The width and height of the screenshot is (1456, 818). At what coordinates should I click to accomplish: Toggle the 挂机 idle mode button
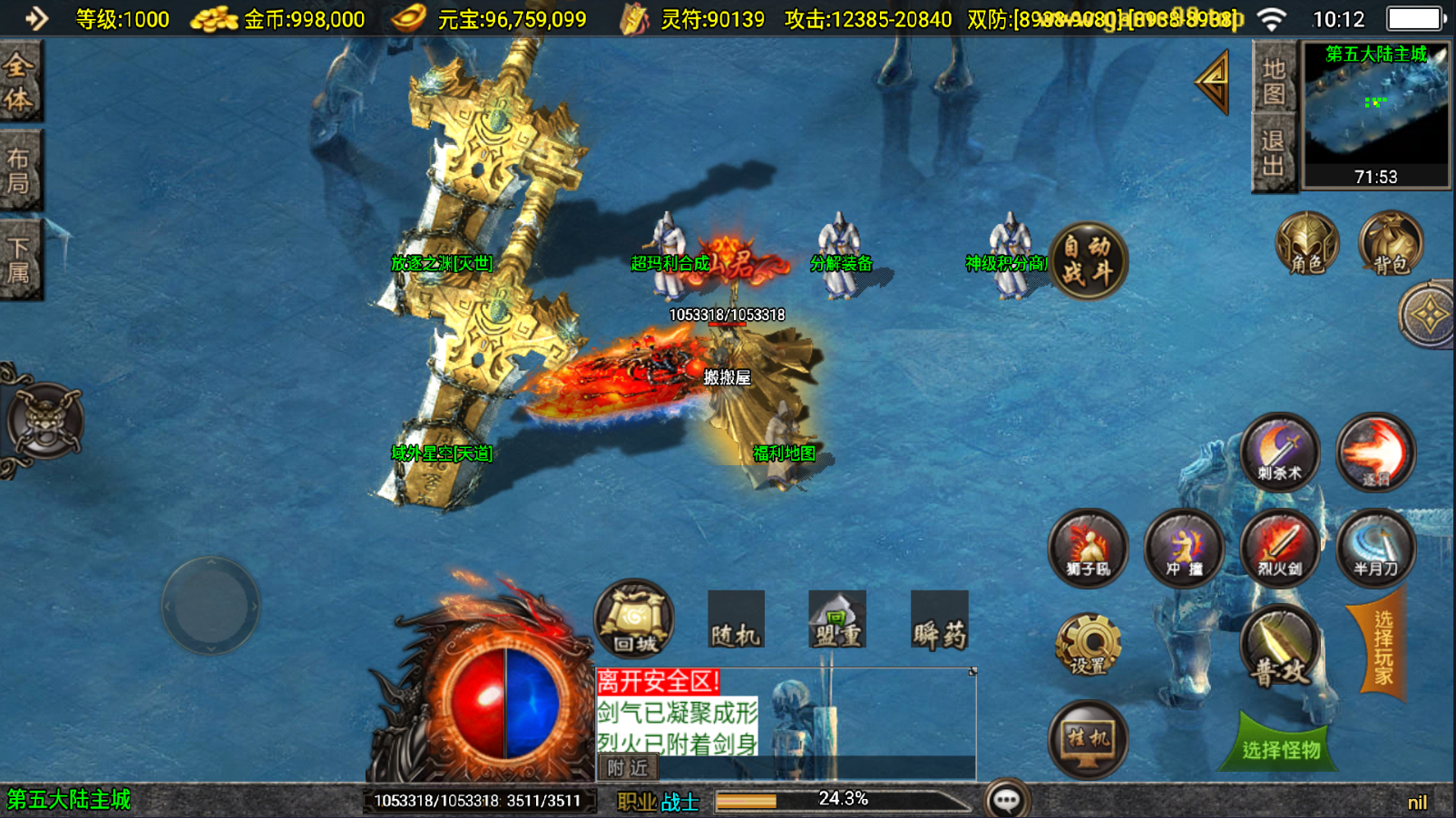pos(1088,740)
